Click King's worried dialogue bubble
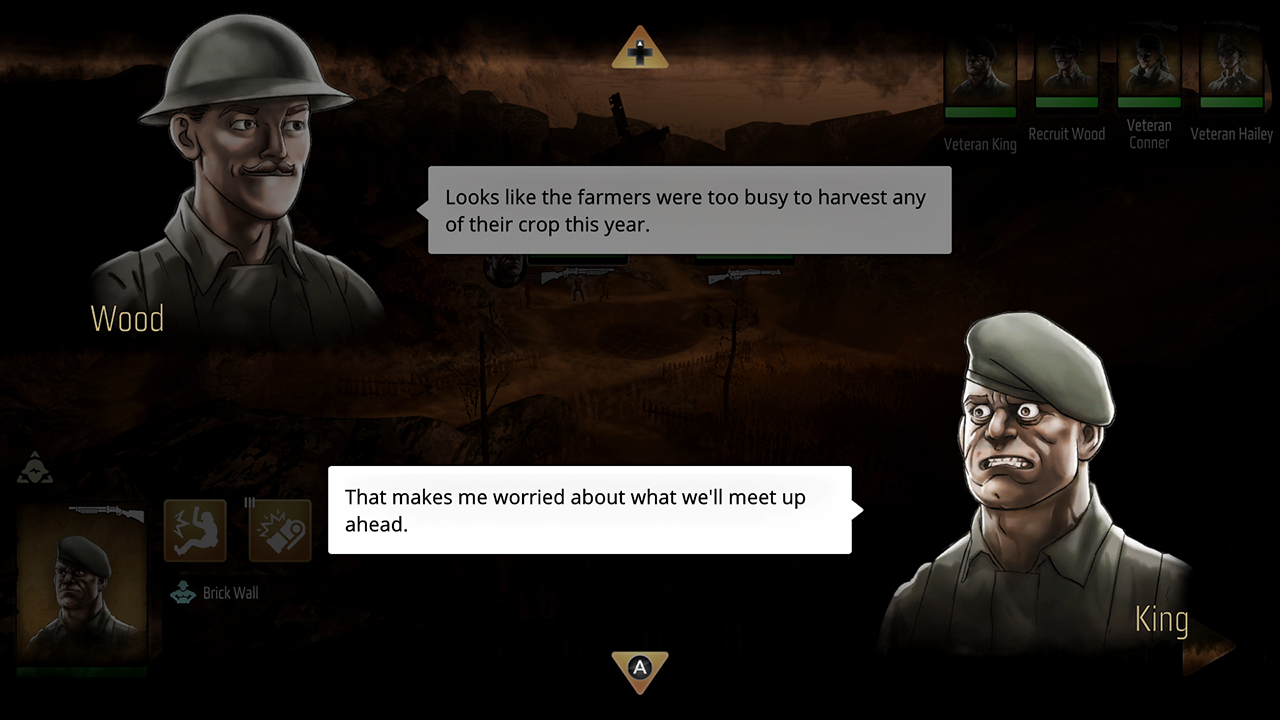 tap(589, 510)
